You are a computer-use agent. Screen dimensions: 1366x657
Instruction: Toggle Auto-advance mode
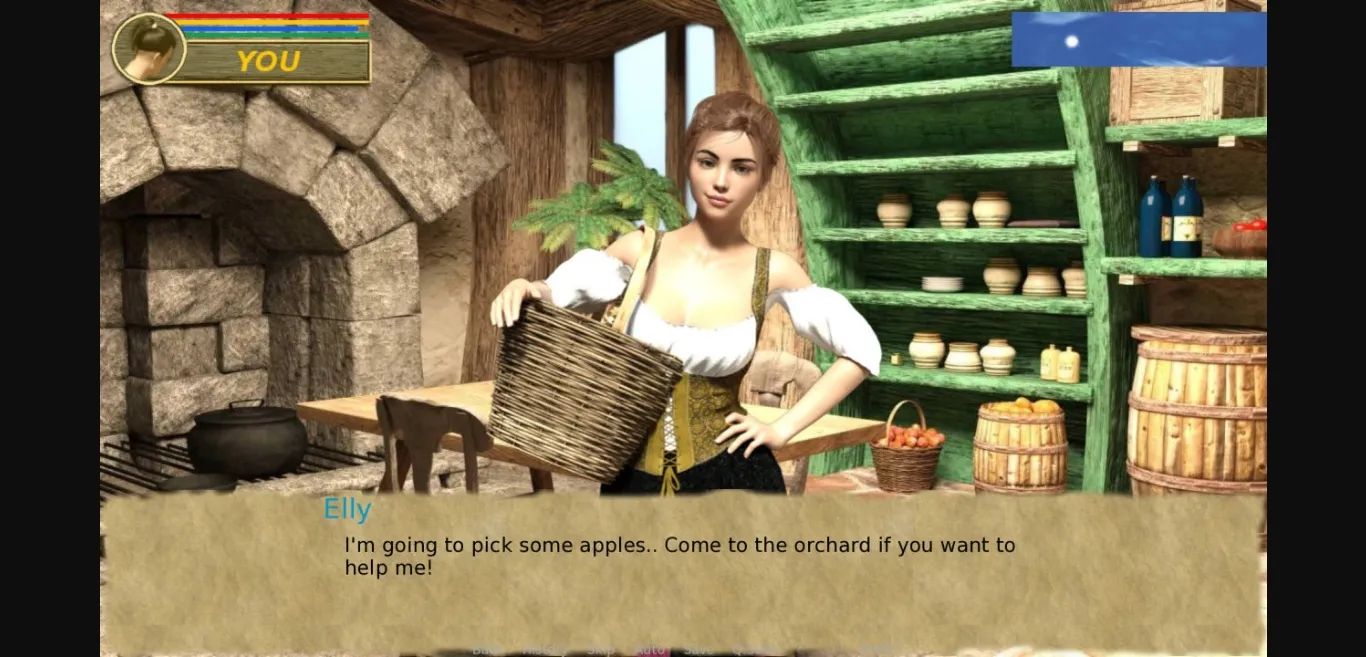pos(651,650)
